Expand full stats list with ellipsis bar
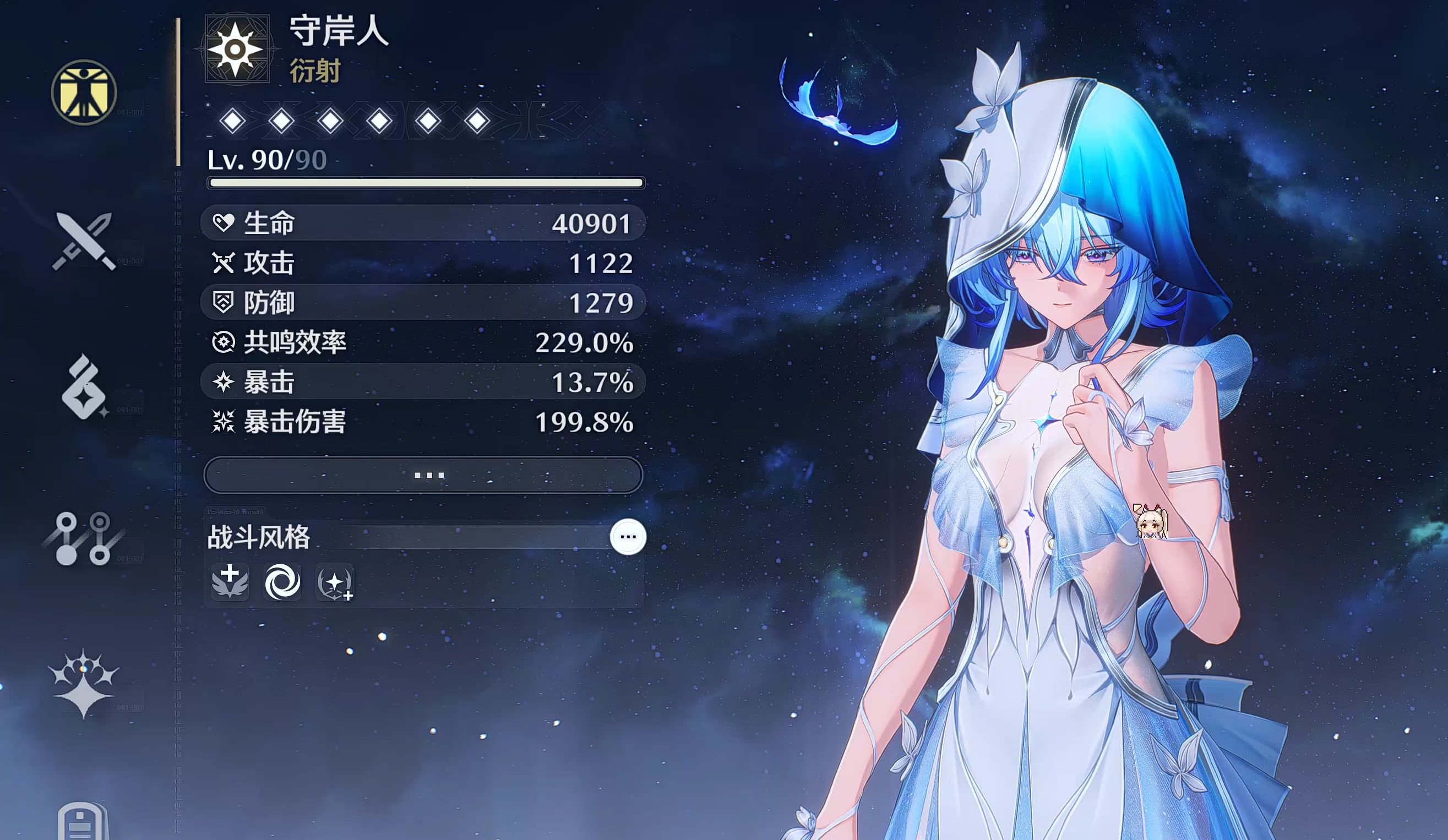 click(423, 475)
